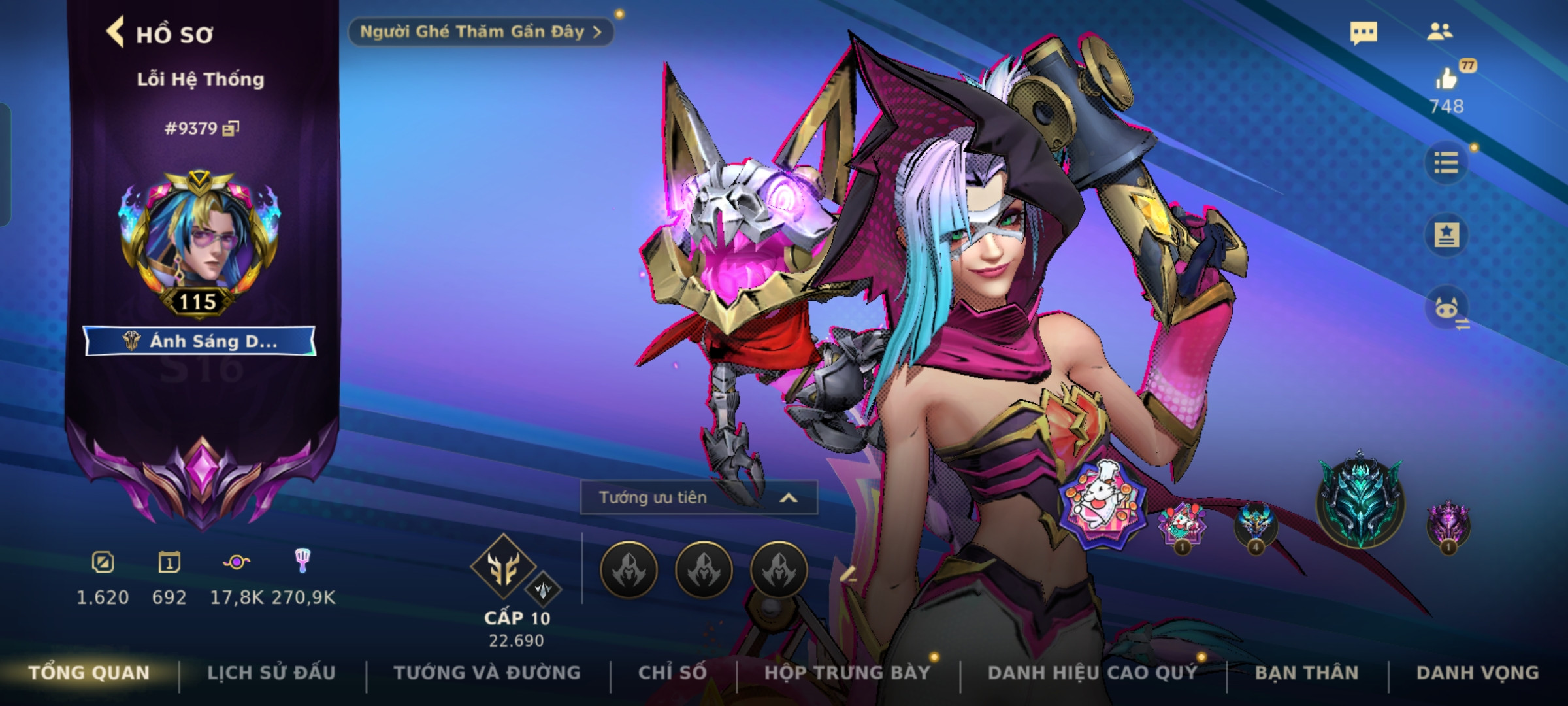Click the poro swap round button
Screen dimensions: 1568x706
click(1446, 308)
